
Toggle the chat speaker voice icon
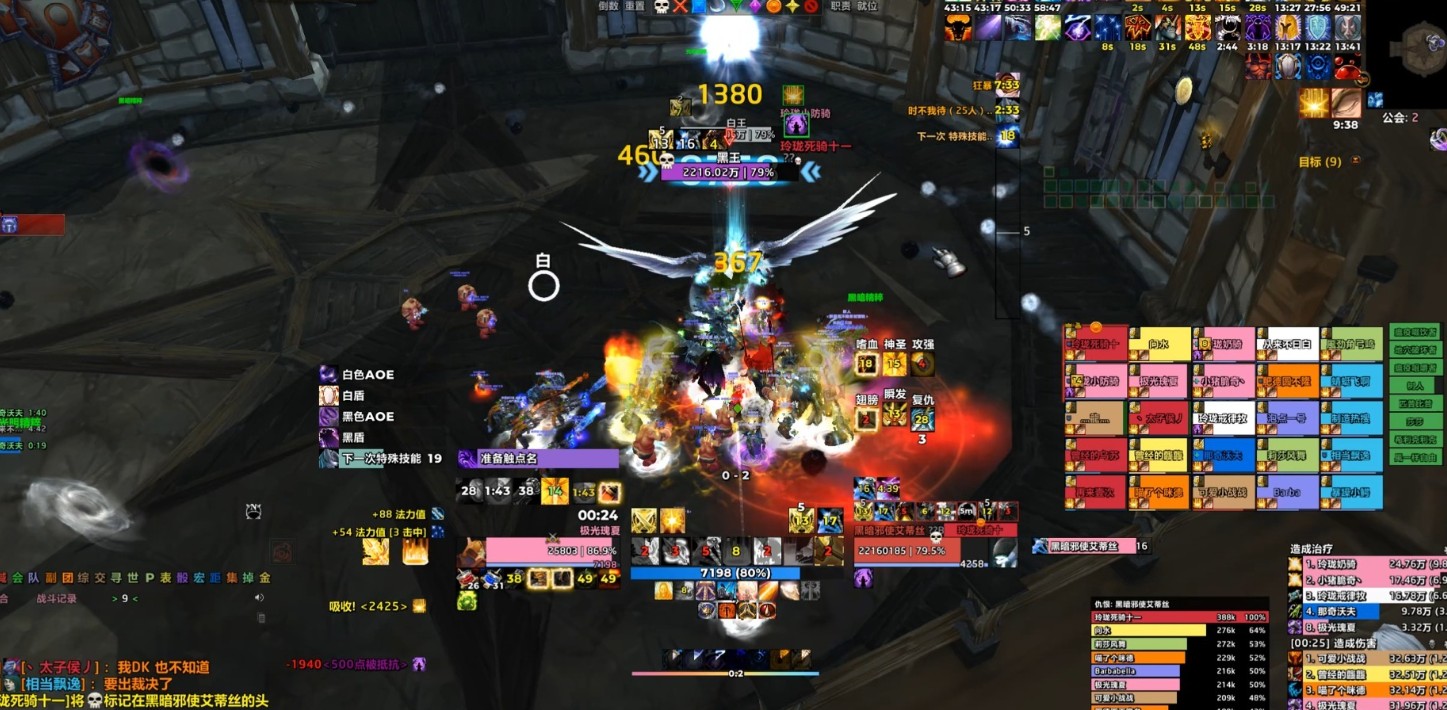point(259,598)
